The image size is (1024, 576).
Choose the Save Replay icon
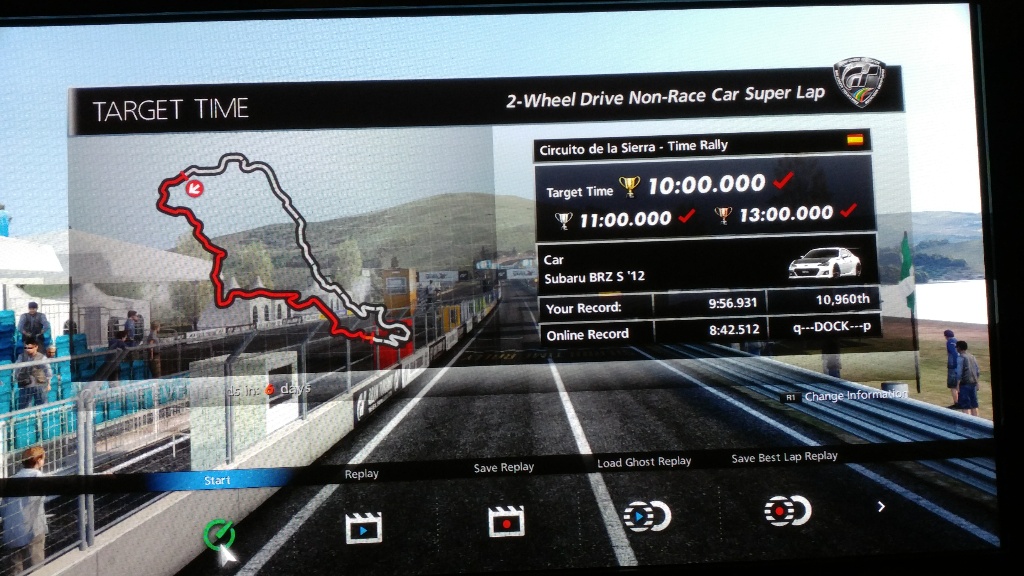(x=506, y=520)
